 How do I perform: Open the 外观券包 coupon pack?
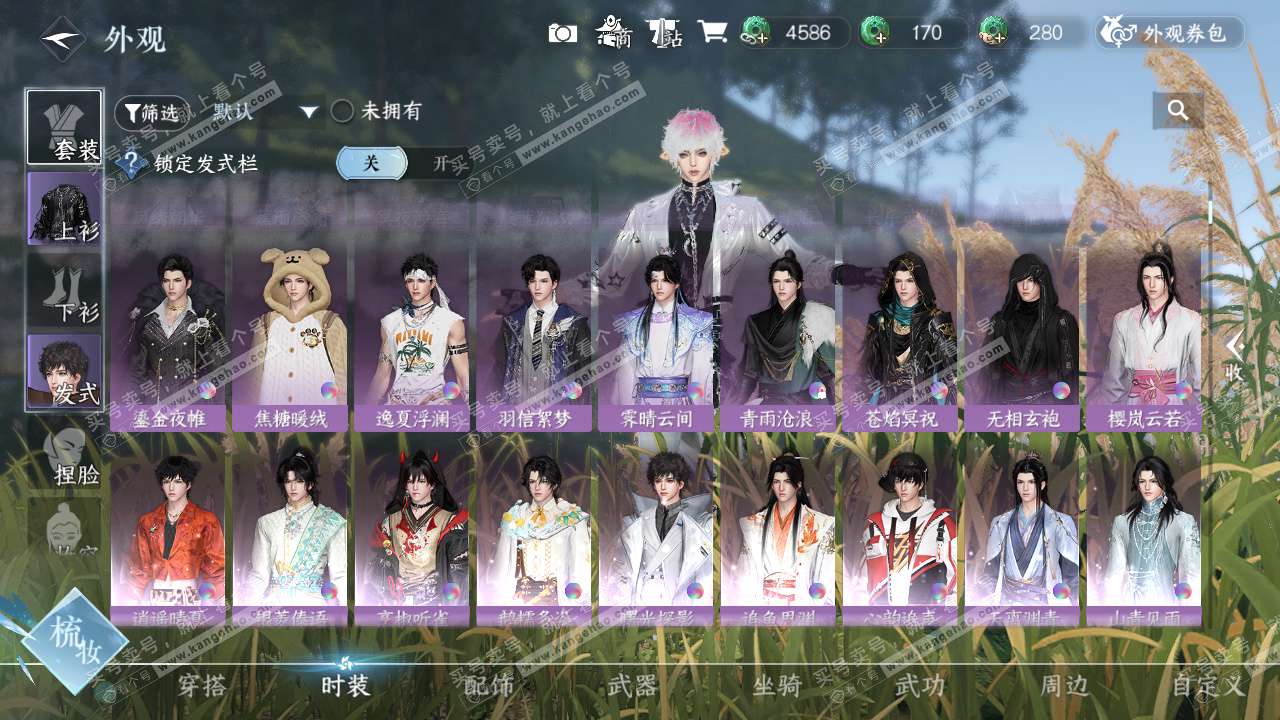pyautogui.click(x=1170, y=33)
